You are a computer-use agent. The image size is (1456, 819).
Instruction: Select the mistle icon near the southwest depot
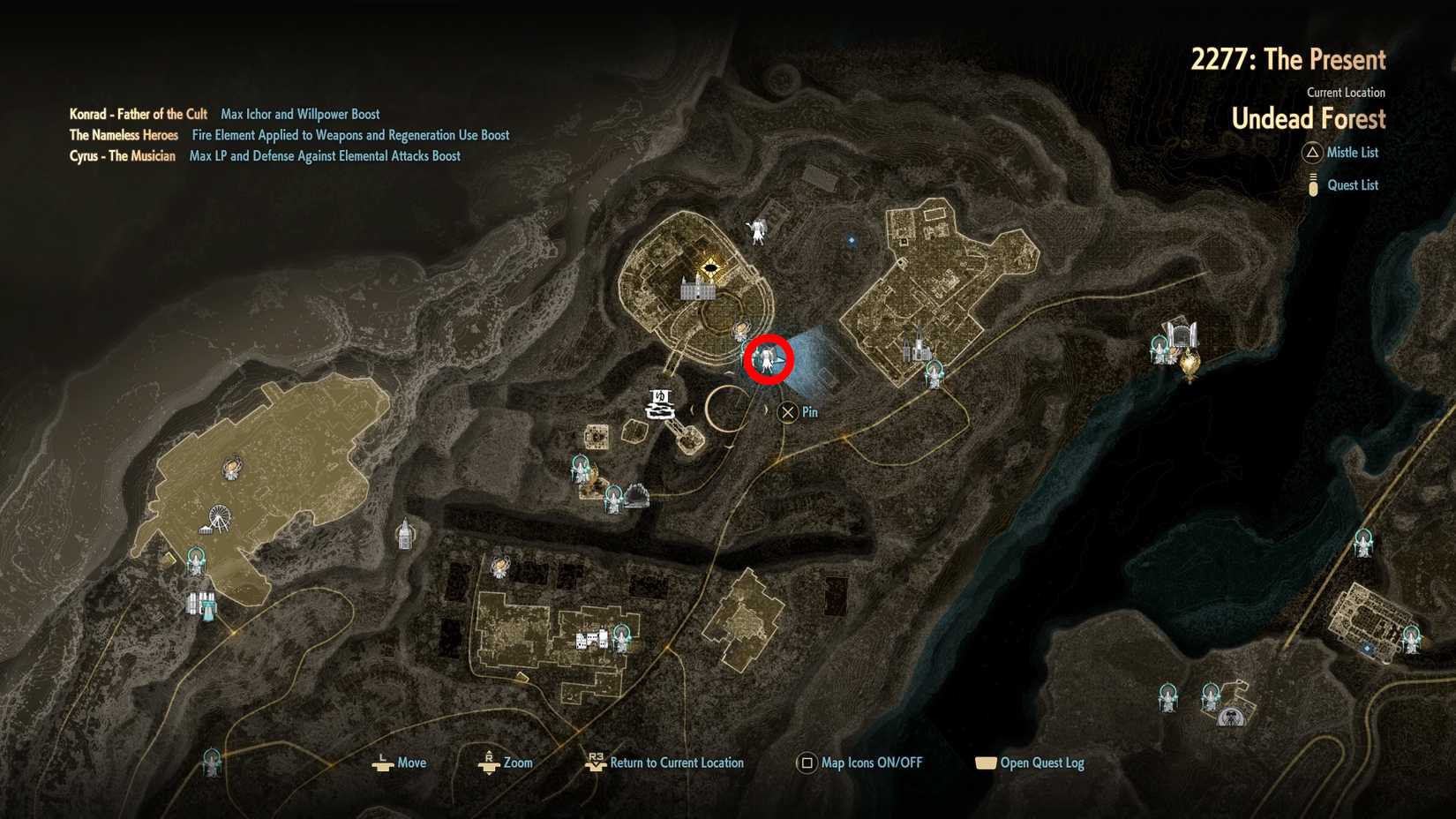[x=197, y=558]
